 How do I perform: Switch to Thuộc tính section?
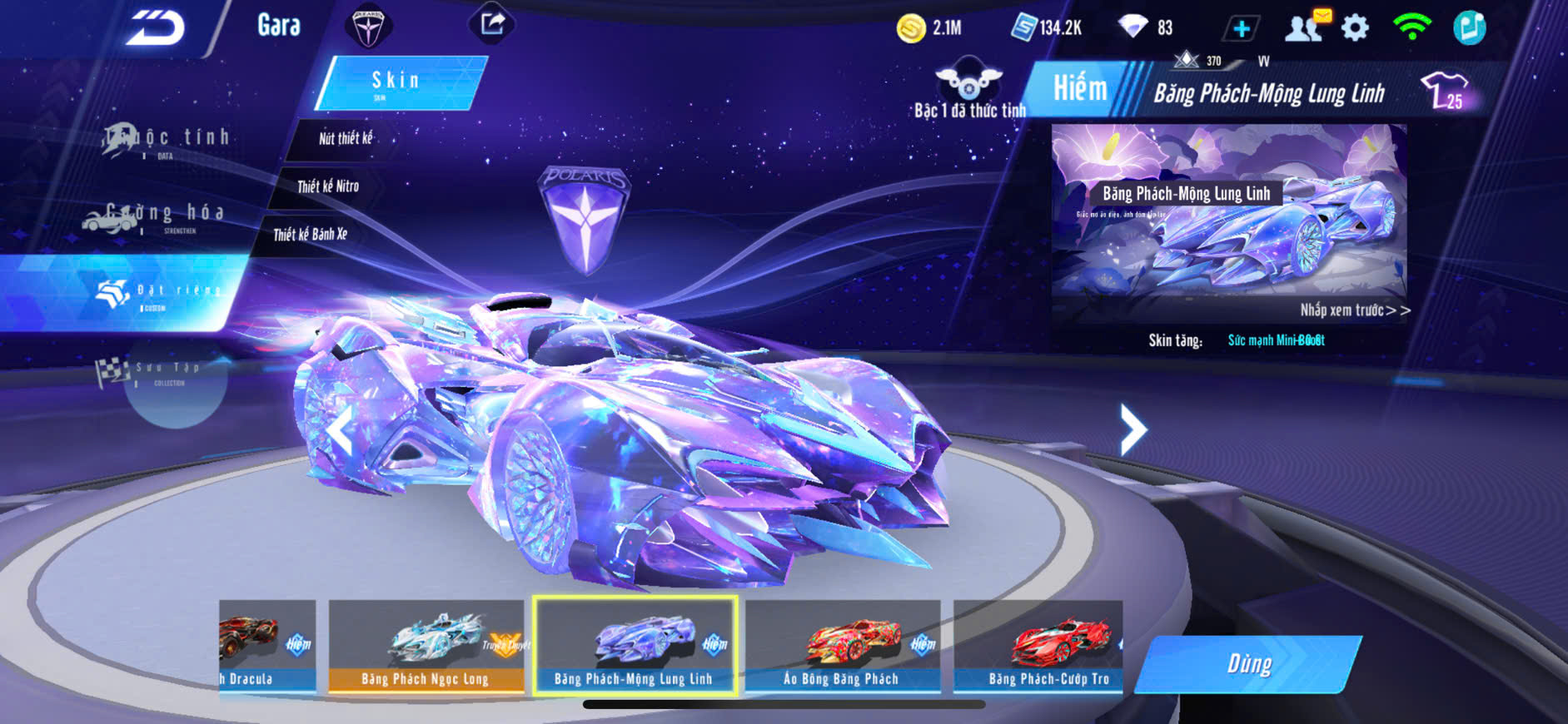pos(167,140)
